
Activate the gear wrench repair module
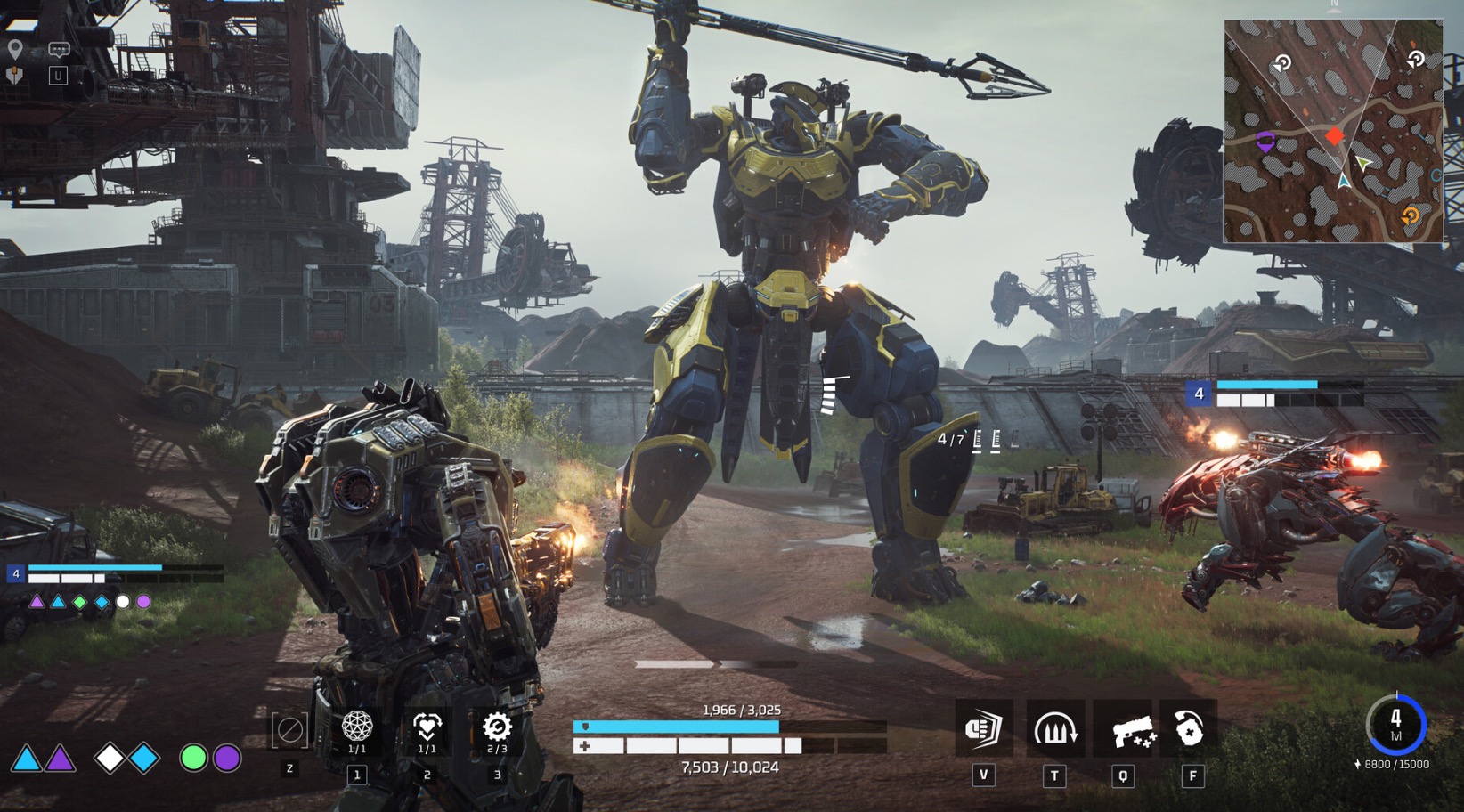tap(497, 727)
